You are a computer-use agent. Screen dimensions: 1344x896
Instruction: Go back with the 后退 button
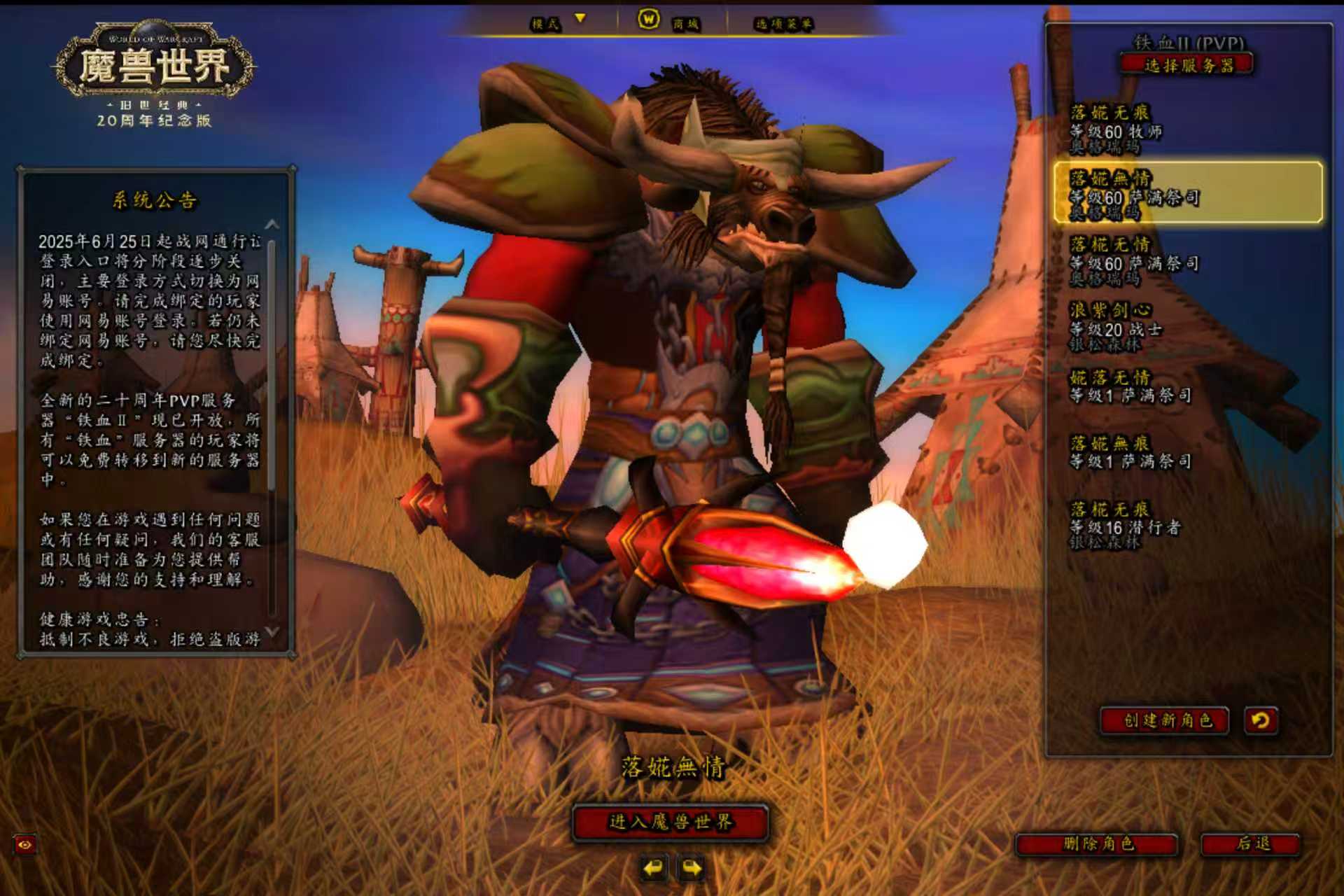(x=1252, y=843)
